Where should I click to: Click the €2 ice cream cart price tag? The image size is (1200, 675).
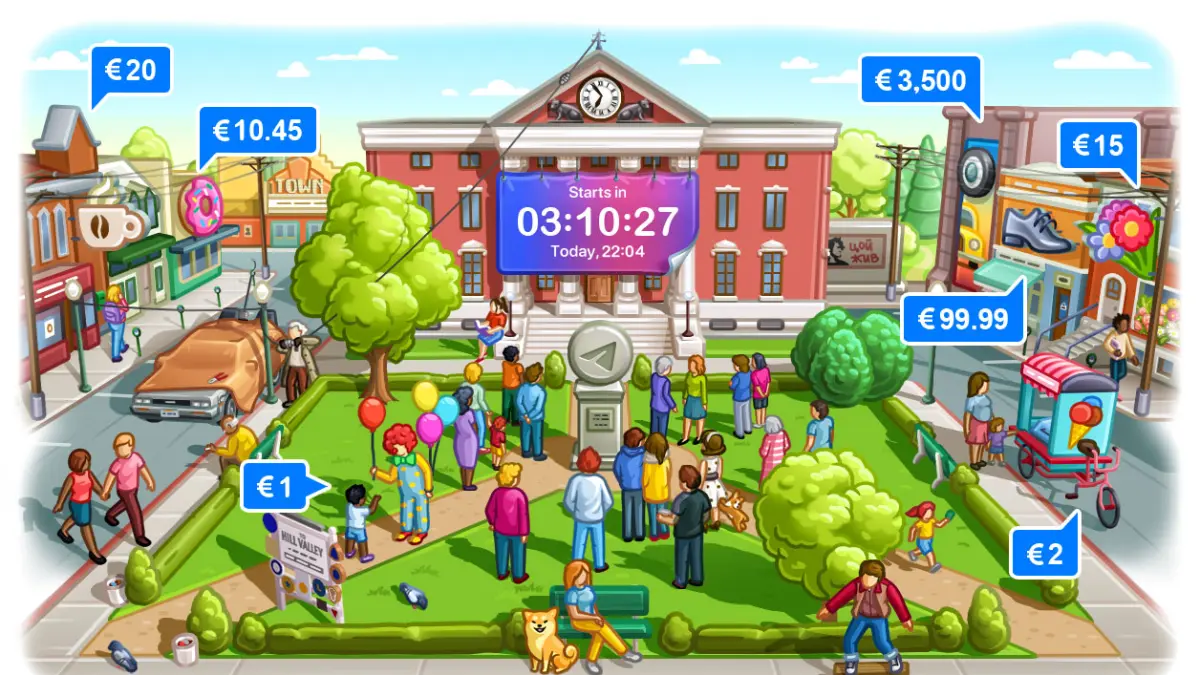(x=1044, y=553)
